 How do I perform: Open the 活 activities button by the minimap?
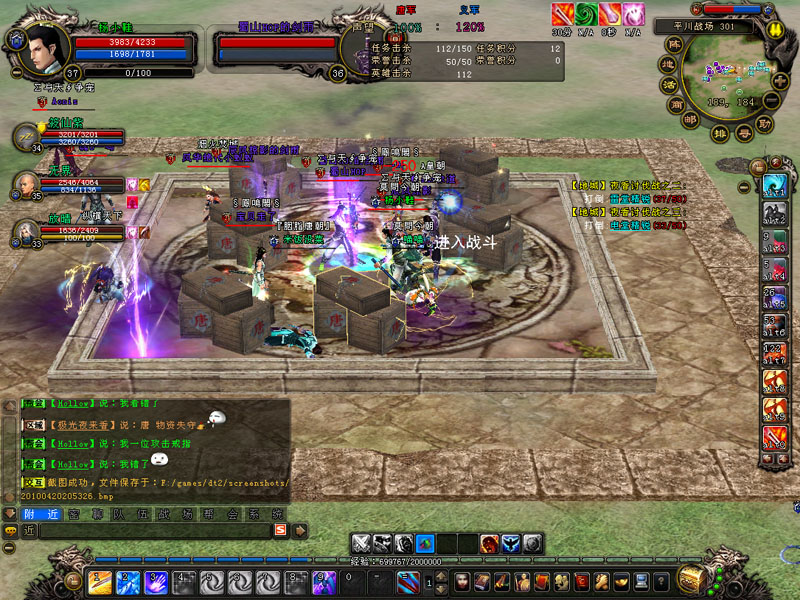pyautogui.click(x=667, y=84)
